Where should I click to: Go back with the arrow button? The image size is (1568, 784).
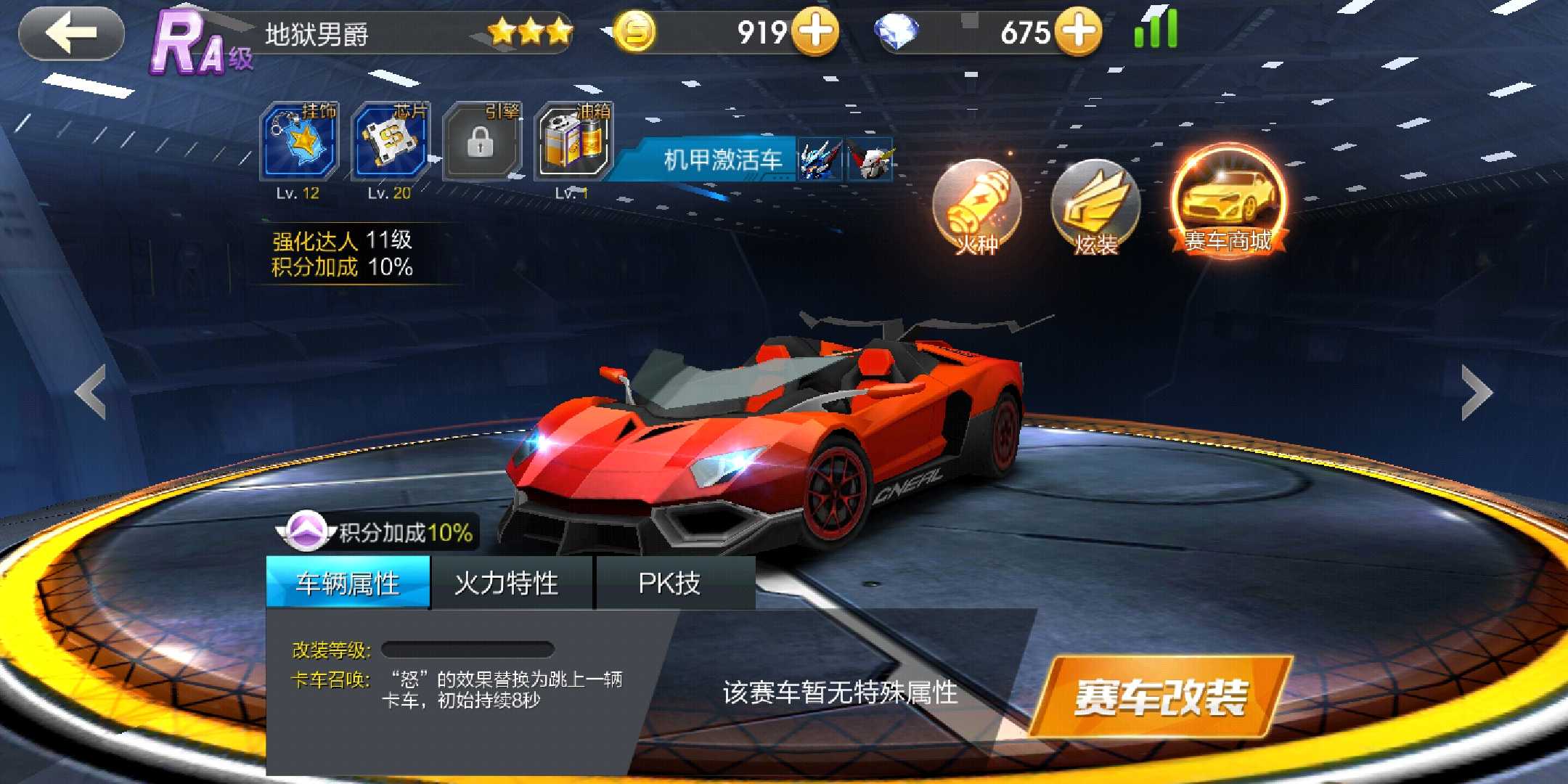[71, 33]
